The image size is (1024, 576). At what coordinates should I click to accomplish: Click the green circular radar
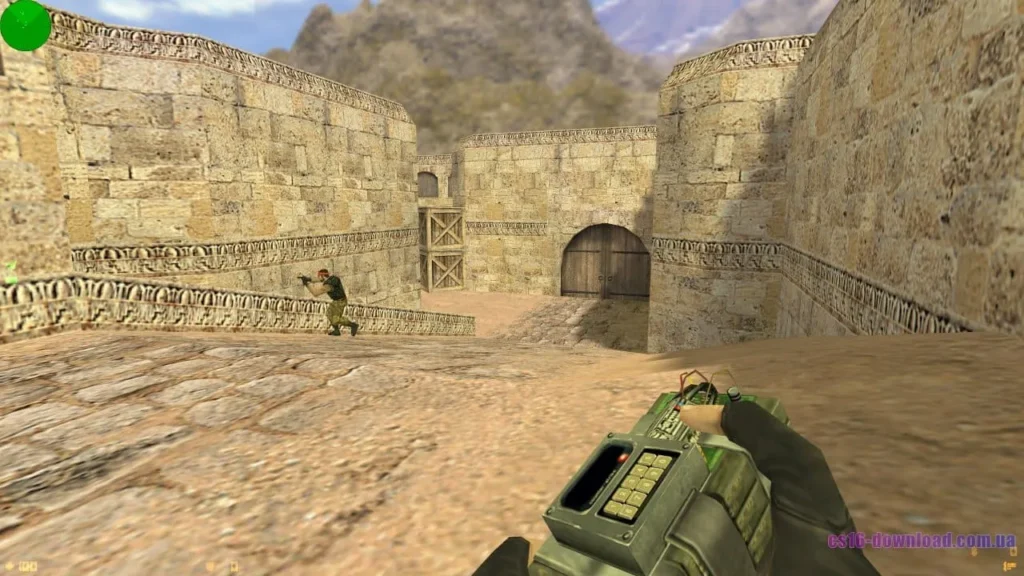25,25
